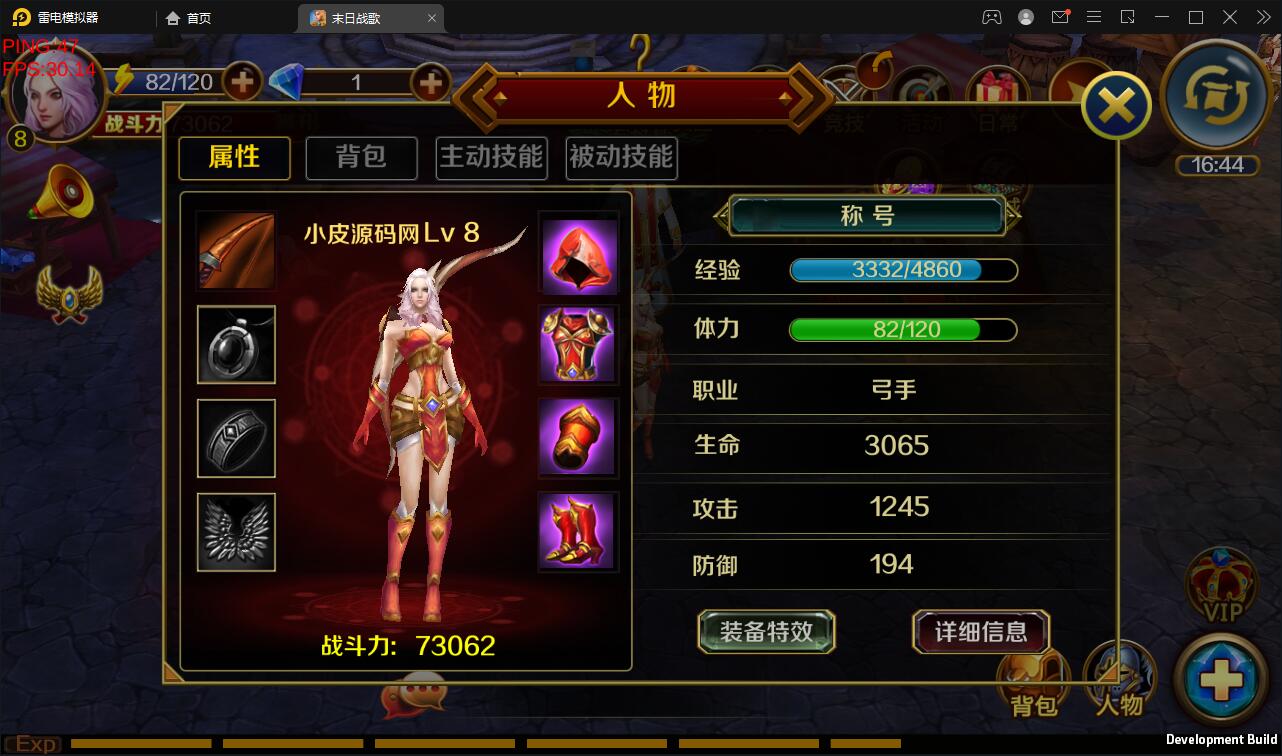Click the blue plus icon at bottom right
Image resolution: width=1282 pixels, height=756 pixels.
pos(1222,680)
